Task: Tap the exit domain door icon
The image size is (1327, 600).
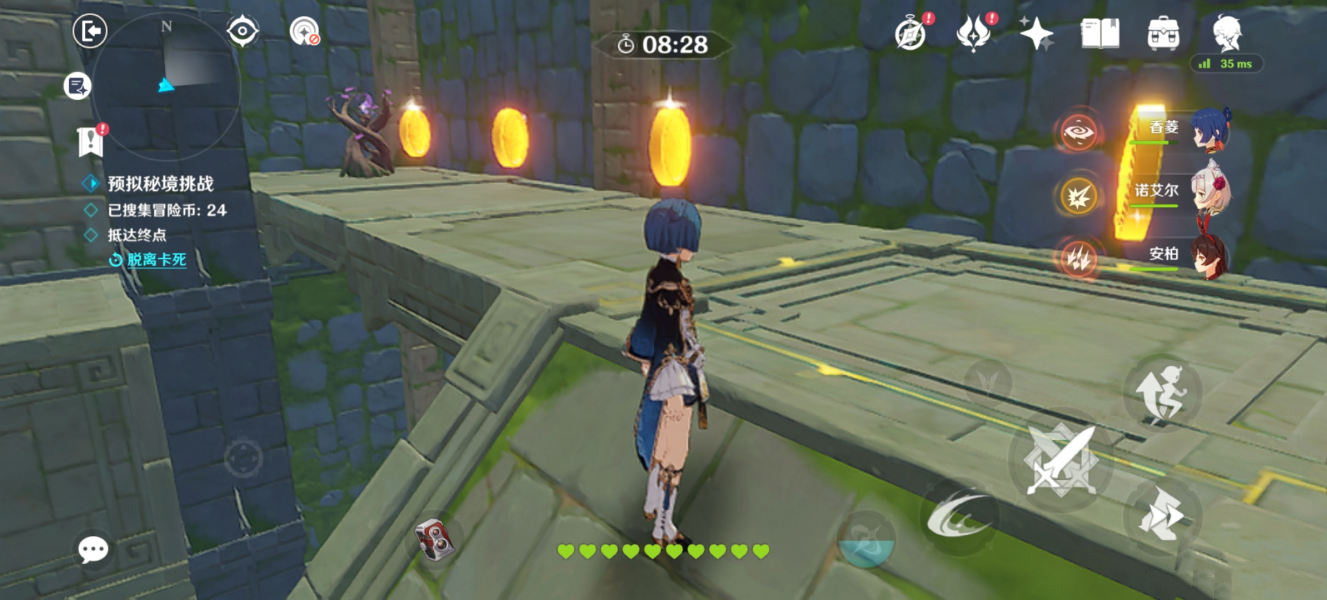Action: 91,32
